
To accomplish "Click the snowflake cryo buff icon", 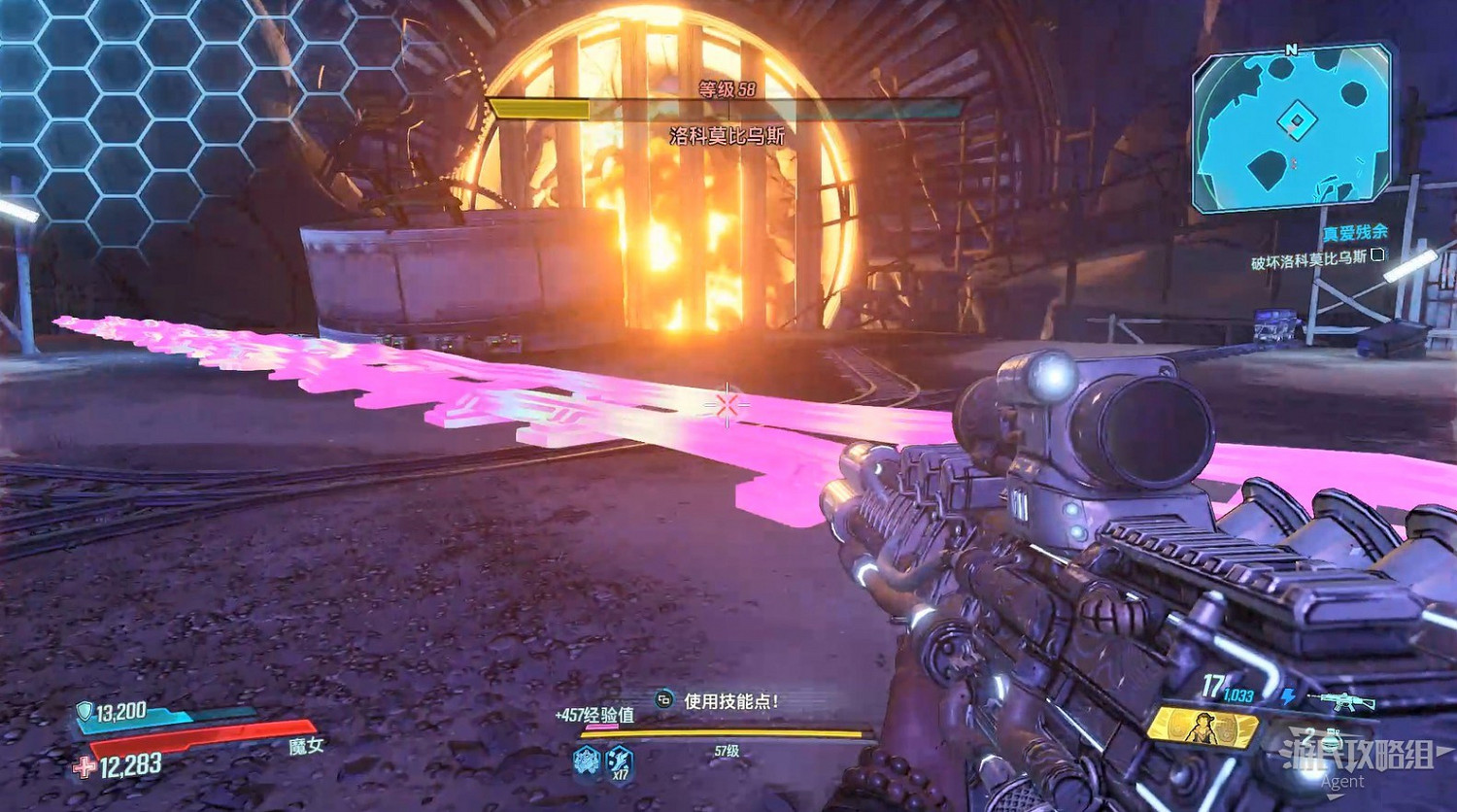I will pos(587,760).
